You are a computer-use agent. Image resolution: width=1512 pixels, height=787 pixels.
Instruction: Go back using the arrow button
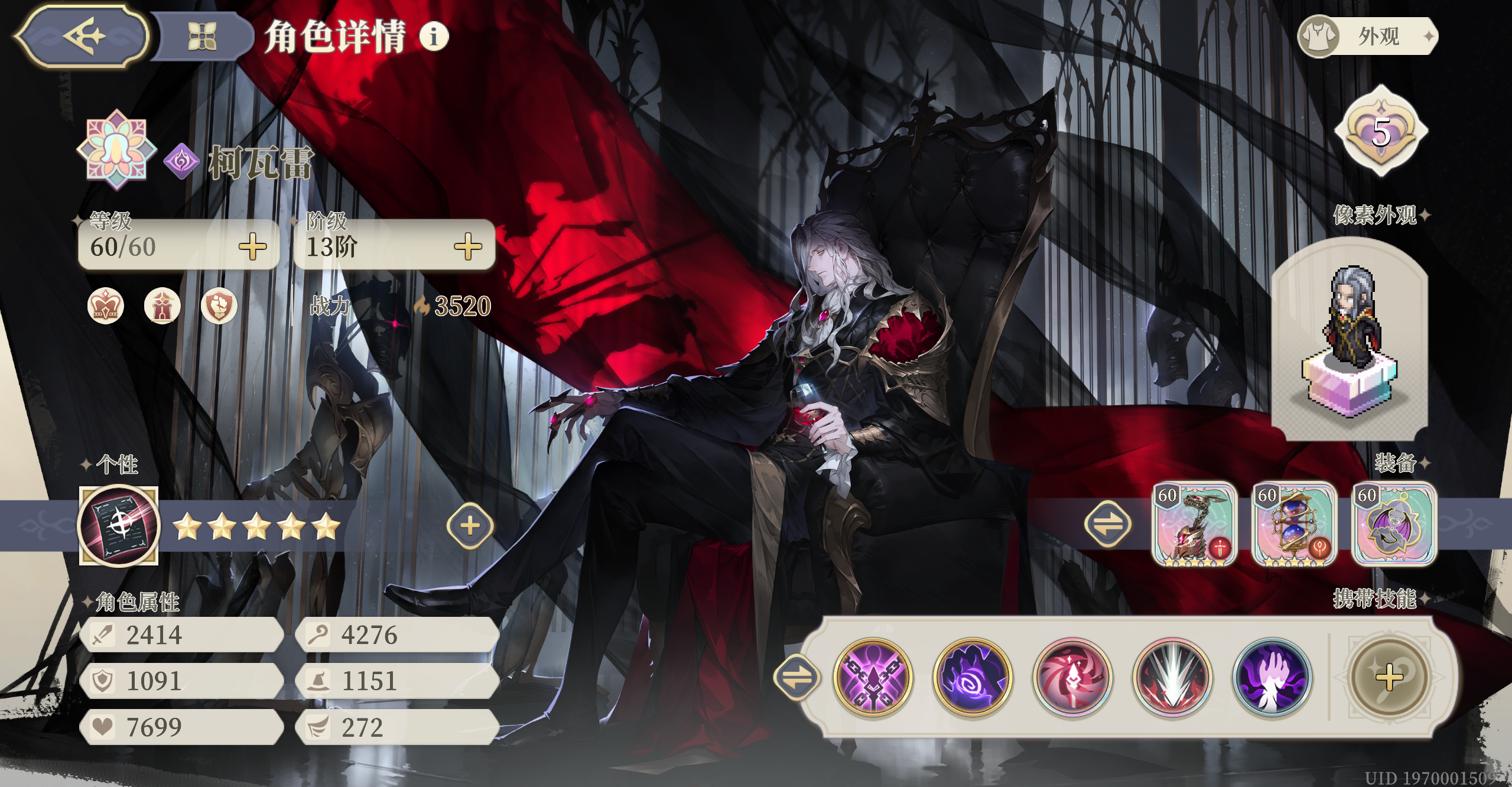(x=83, y=37)
